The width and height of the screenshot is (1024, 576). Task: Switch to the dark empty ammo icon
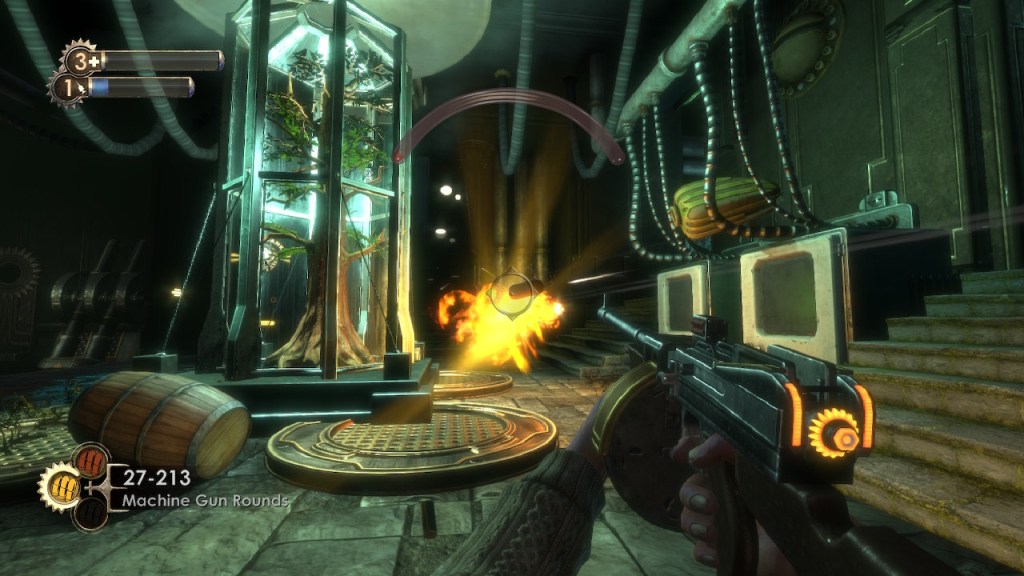[x=89, y=512]
